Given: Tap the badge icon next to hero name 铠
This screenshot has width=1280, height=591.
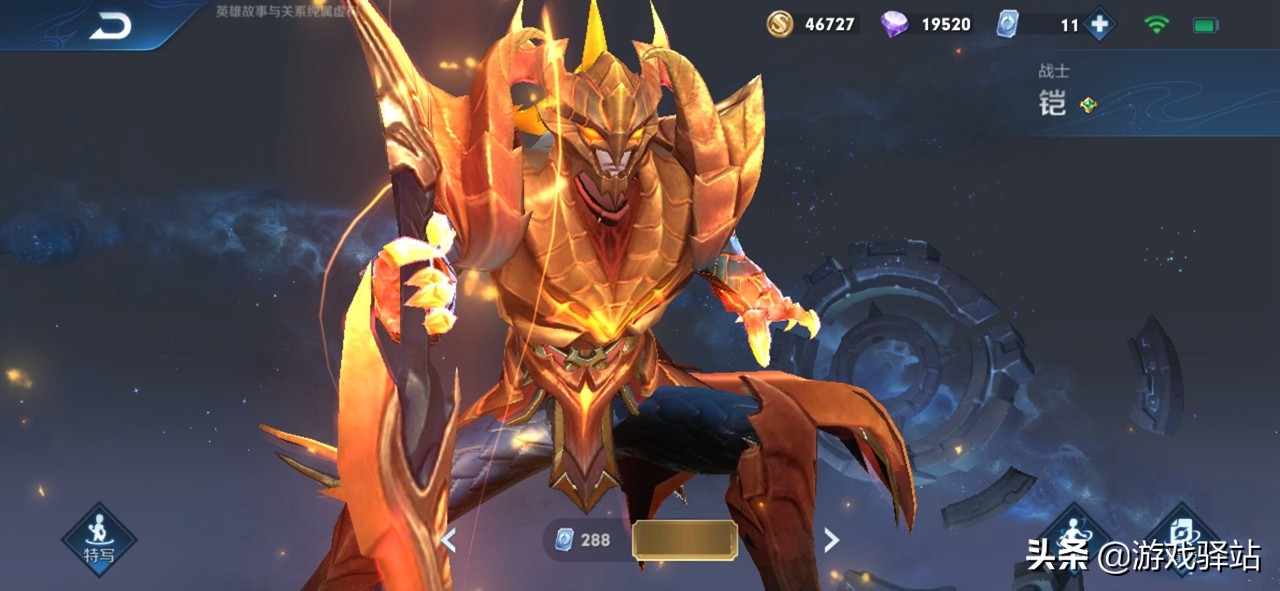Looking at the screenshot, I should click(x=1088, y=104).
